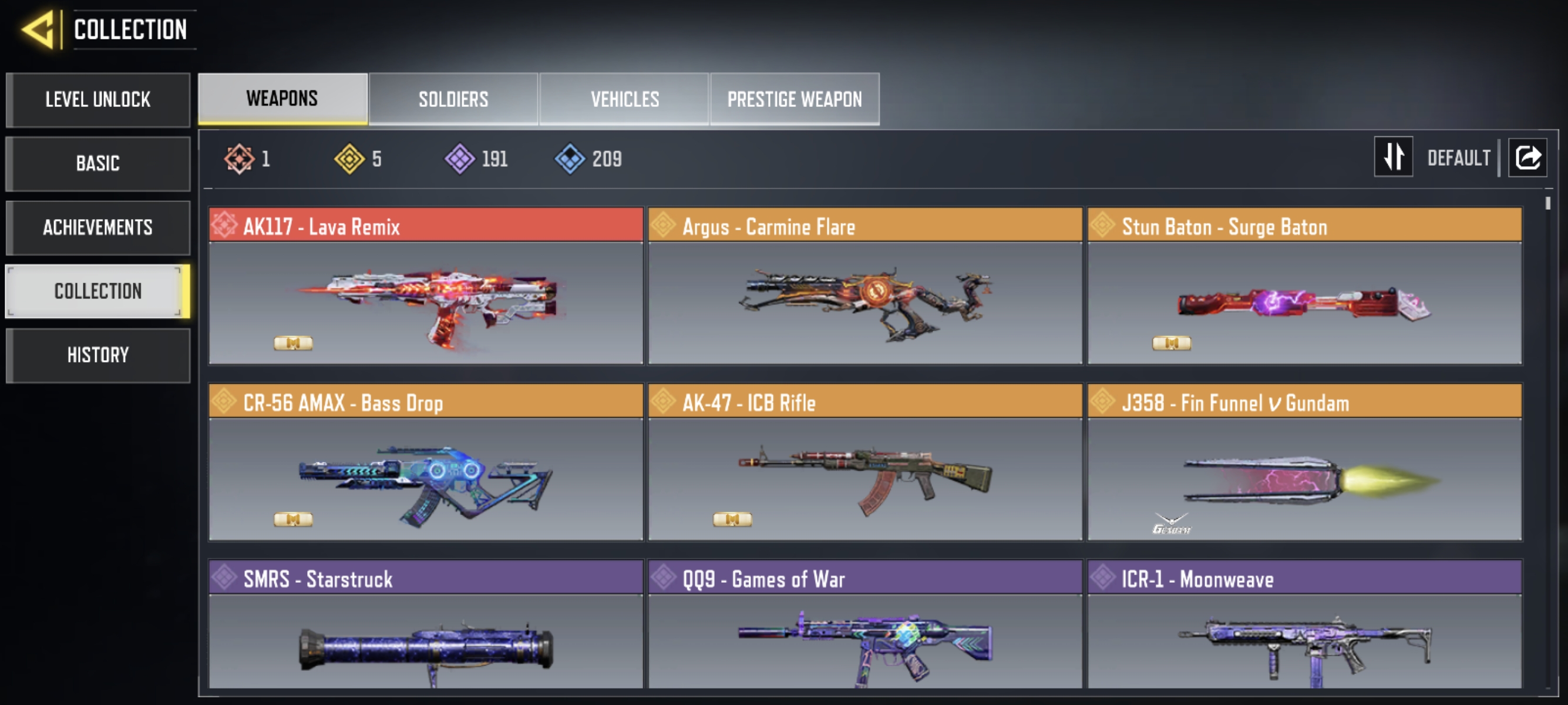Image resolution: width=1568 pixels, height=705 pixels.
Task: Switch to the Soldiers tab
Action: pyautogui.click(x=453, y=99)
